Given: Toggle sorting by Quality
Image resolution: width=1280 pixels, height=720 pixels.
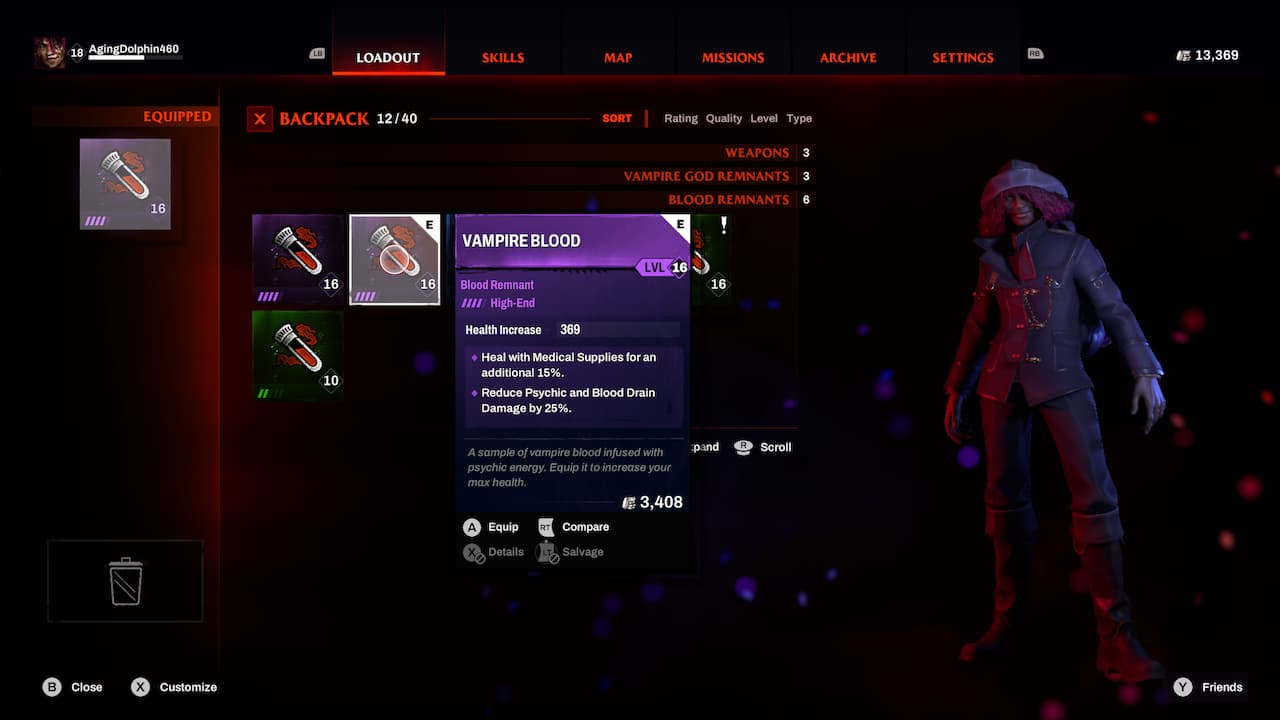Looking at the screenshot, I should [723, 118].
